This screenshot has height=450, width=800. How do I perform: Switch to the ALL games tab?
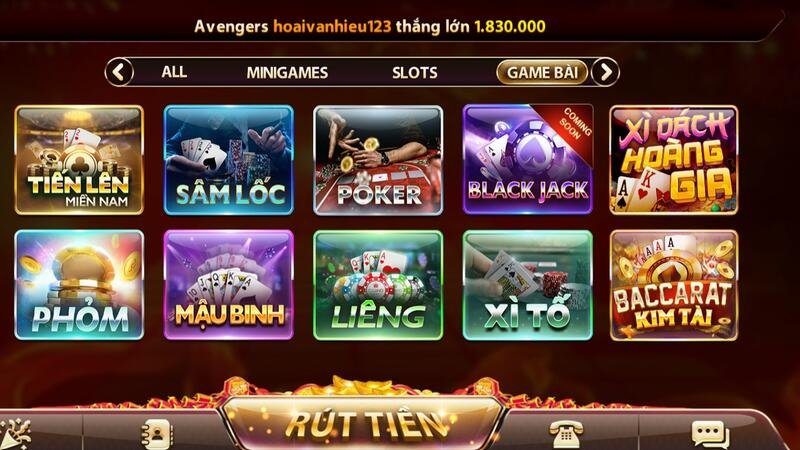pos(174,72)
